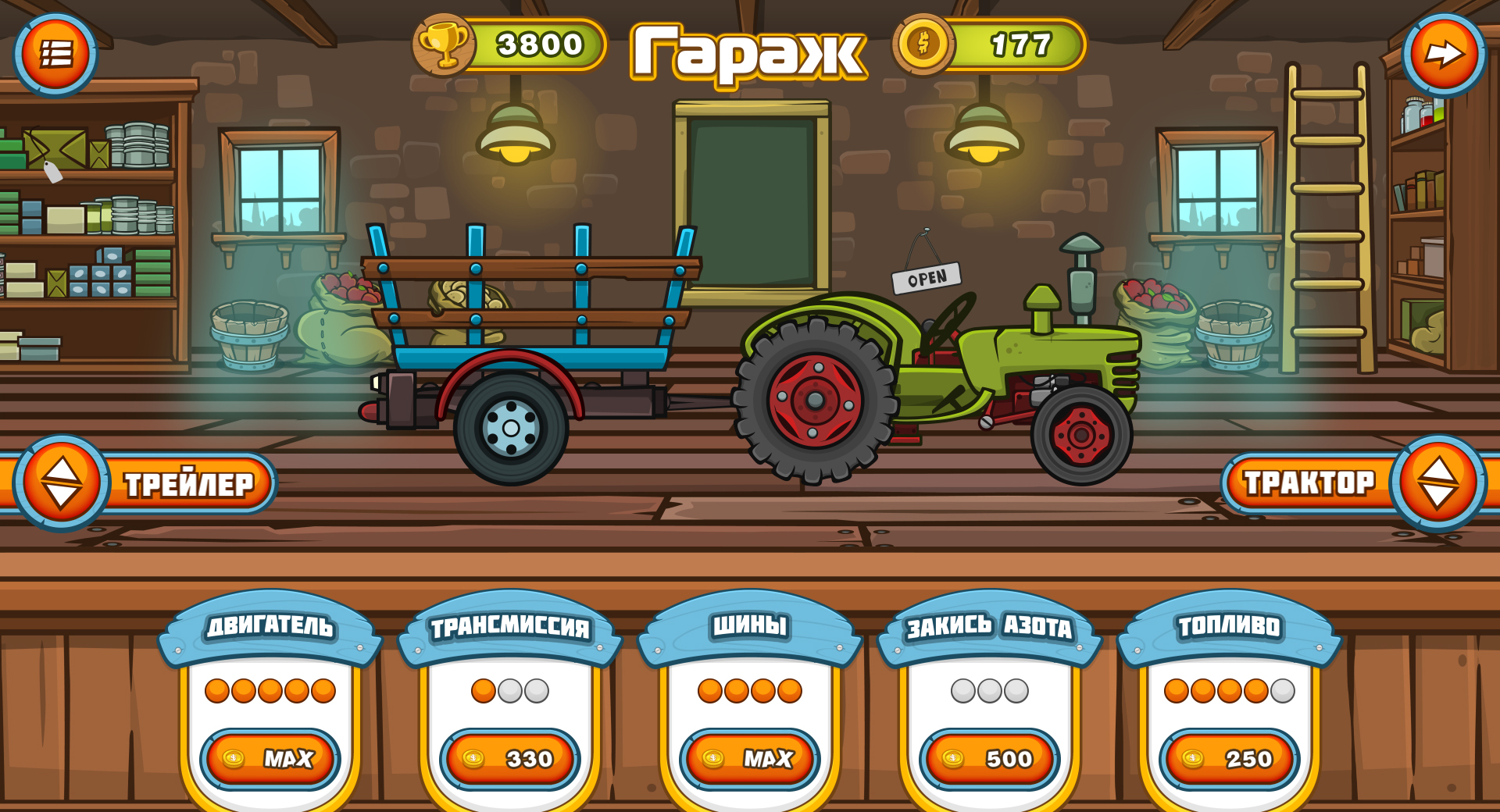Click the coin icon on the ТОПЛИВО price button

click(x=1191, y=758)
